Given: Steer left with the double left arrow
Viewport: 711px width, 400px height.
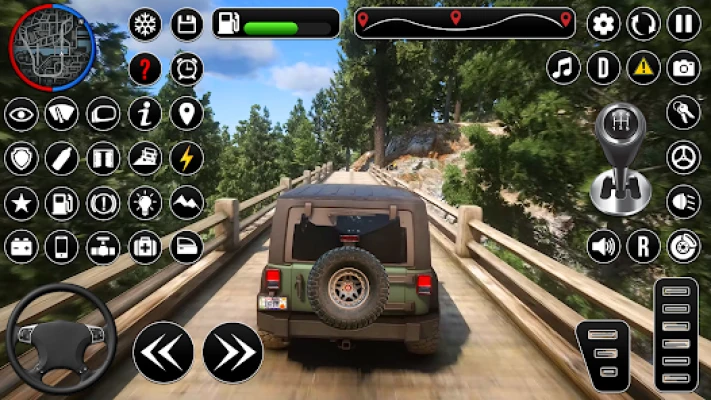Looking at the screenshot, I should (x=162, y=352).
